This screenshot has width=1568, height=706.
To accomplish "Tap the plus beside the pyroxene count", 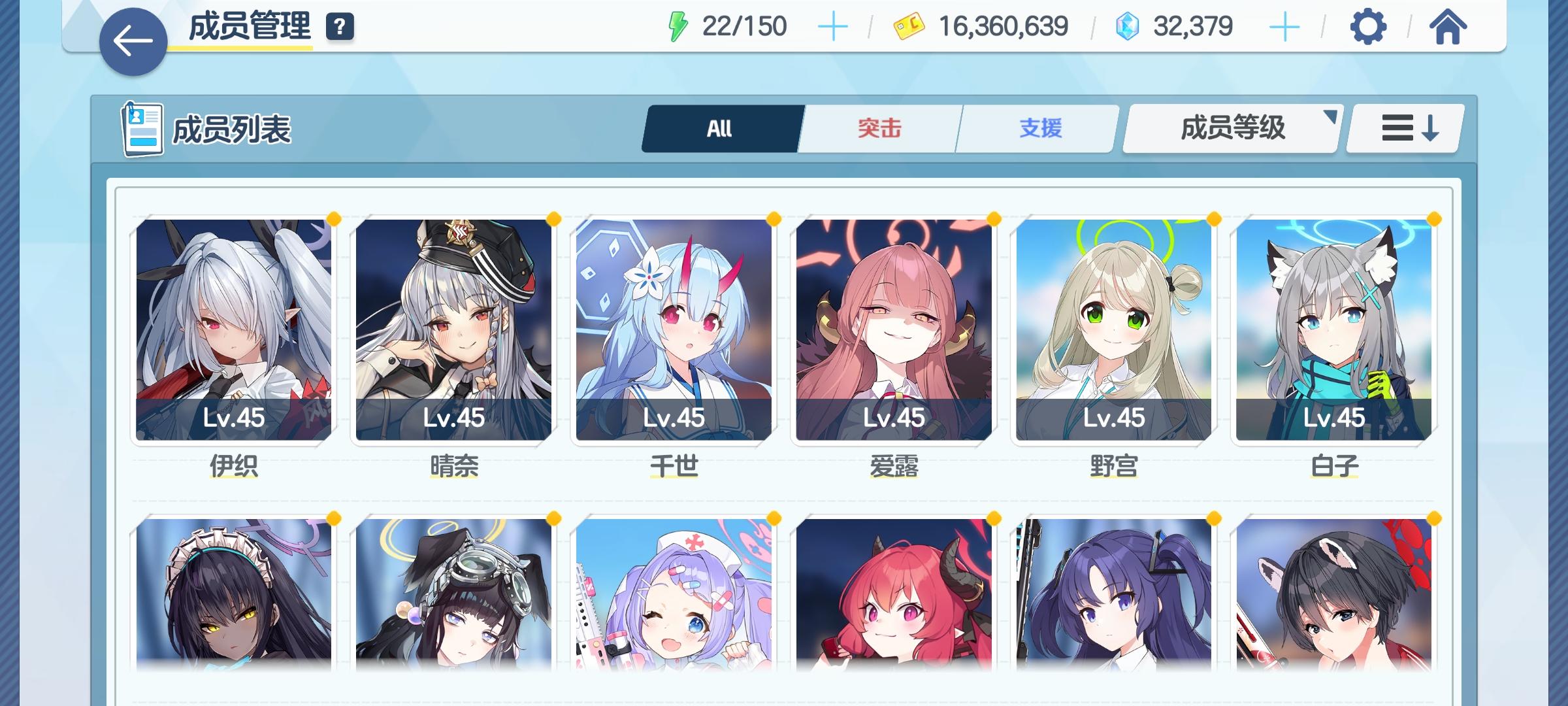I will 1284,27.
